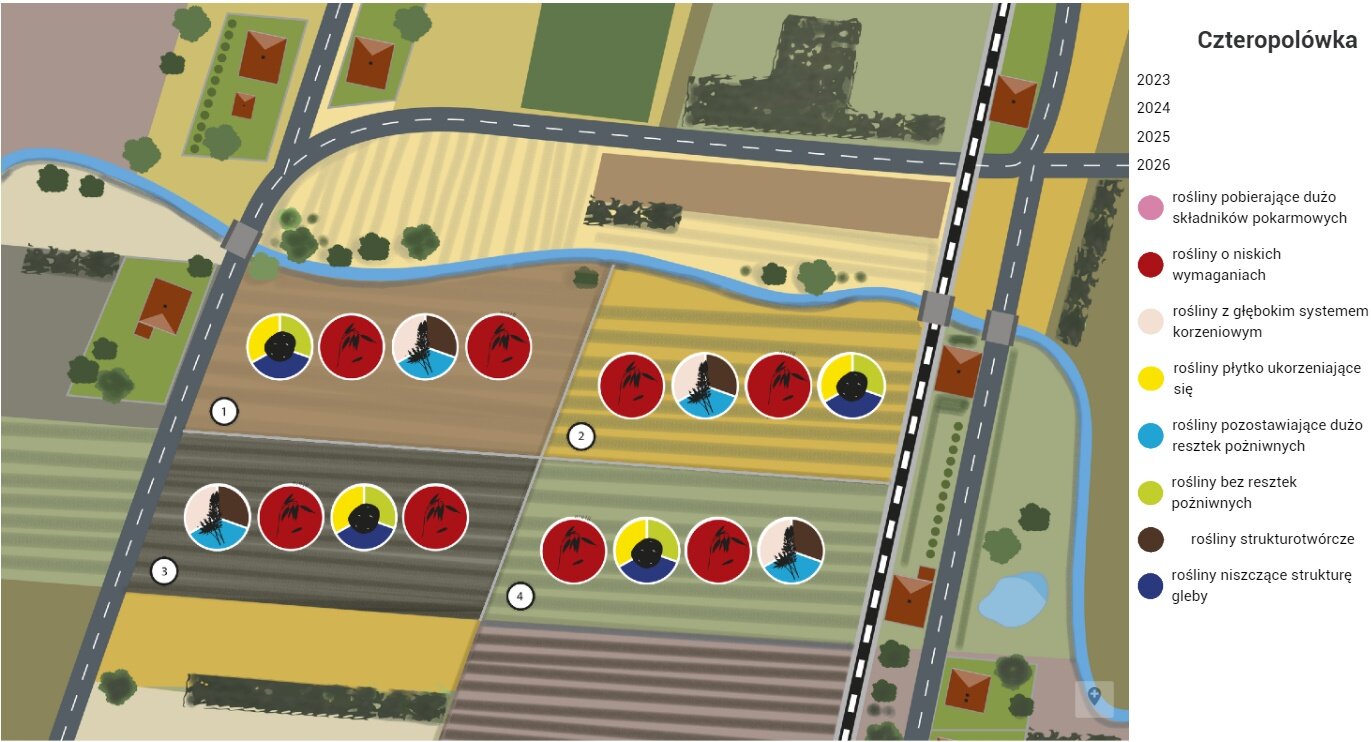Select the field number 2 marker
This screenshot has height=742, width=1371.
pyautogui.click(x=580, y=436)
